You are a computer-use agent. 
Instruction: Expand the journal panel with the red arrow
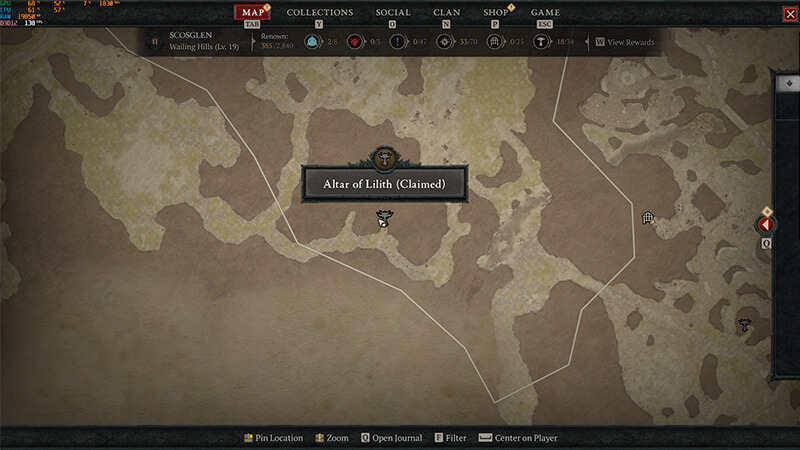pos(767,225)
